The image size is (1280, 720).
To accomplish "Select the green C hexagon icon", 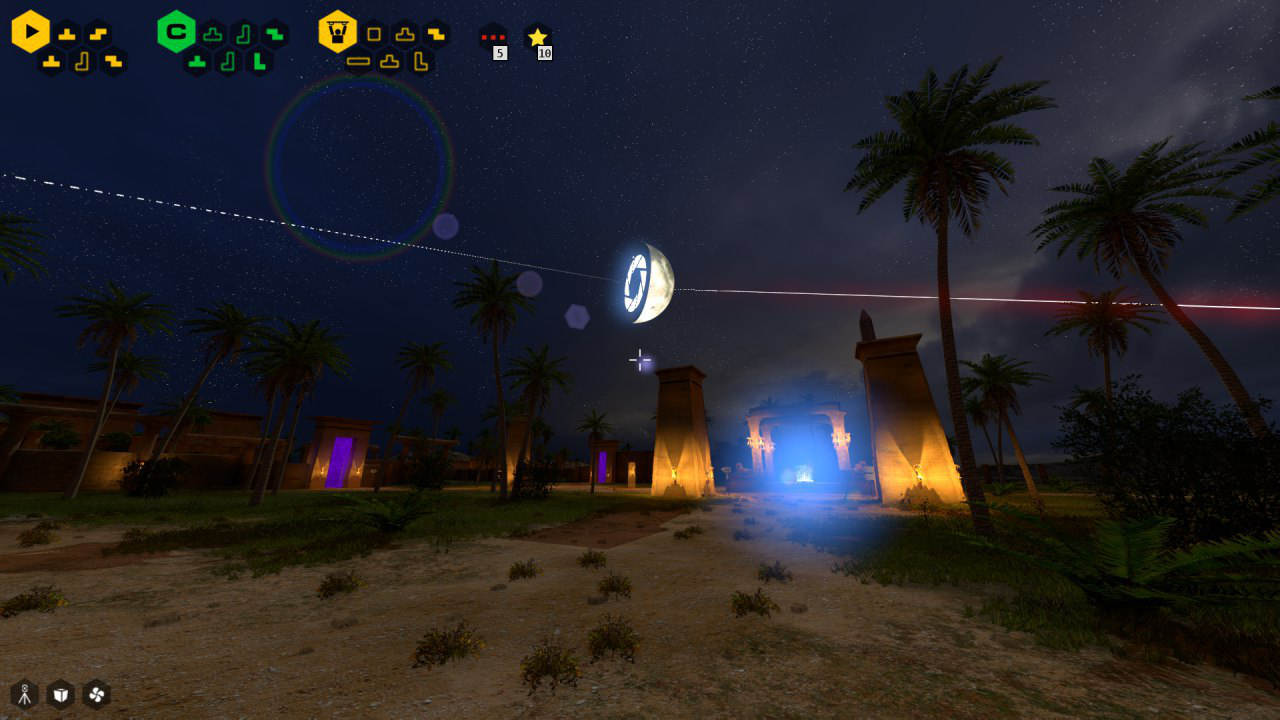I will click(176, 32).
